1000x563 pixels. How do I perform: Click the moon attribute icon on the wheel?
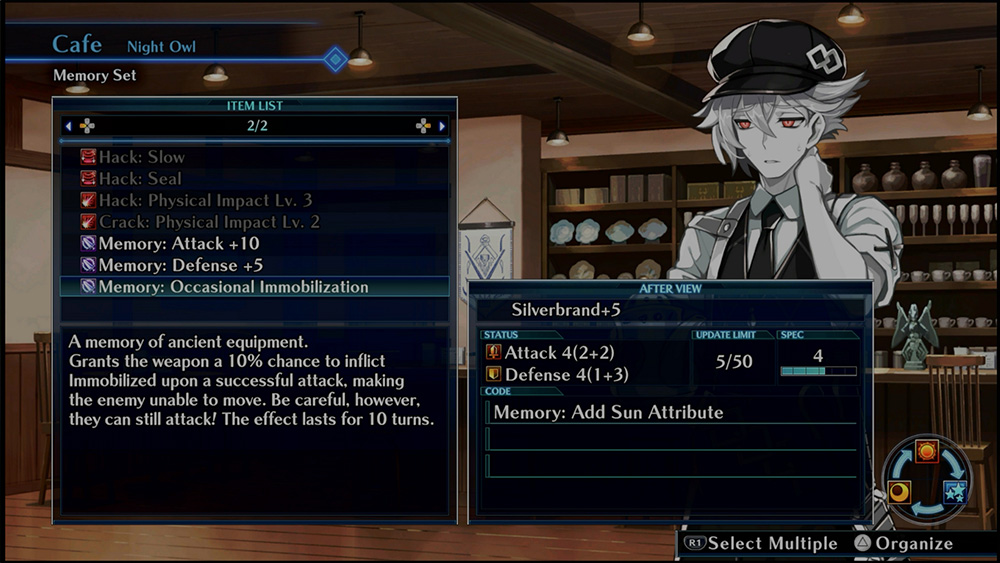coord(900,492)
